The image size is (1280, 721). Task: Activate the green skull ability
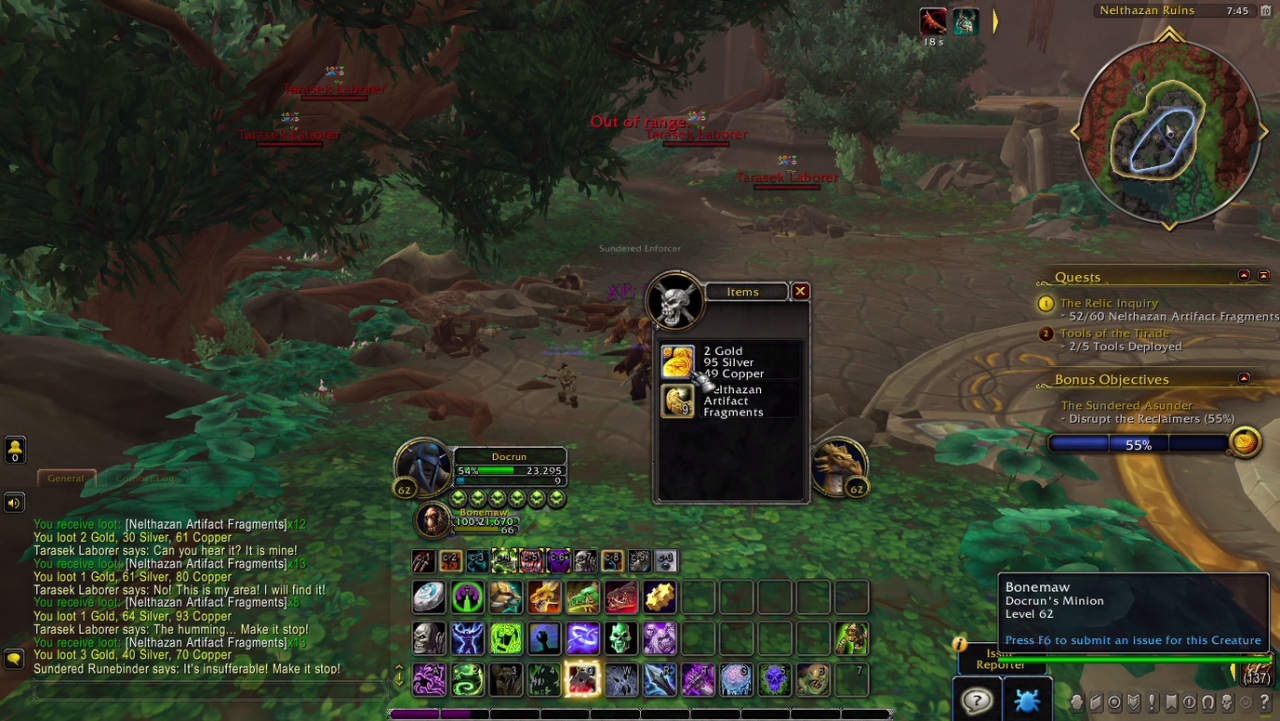click(620, 638)
